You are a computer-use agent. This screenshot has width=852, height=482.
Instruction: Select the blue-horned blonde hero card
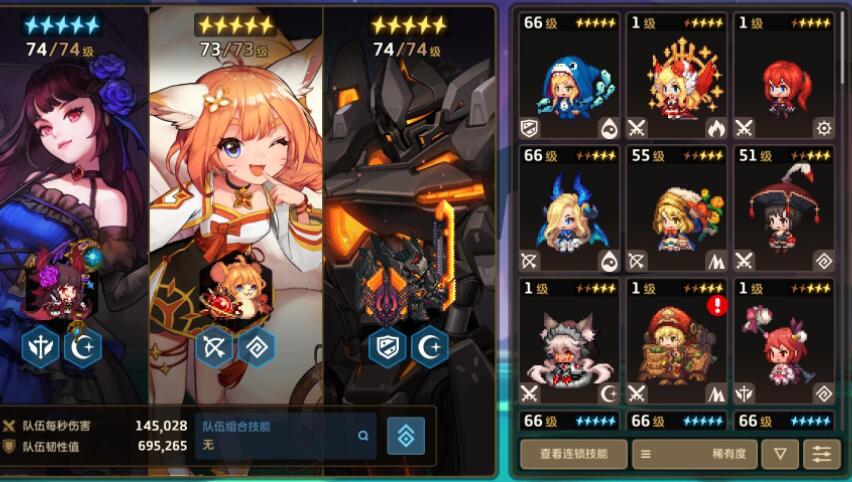point(569,209)
